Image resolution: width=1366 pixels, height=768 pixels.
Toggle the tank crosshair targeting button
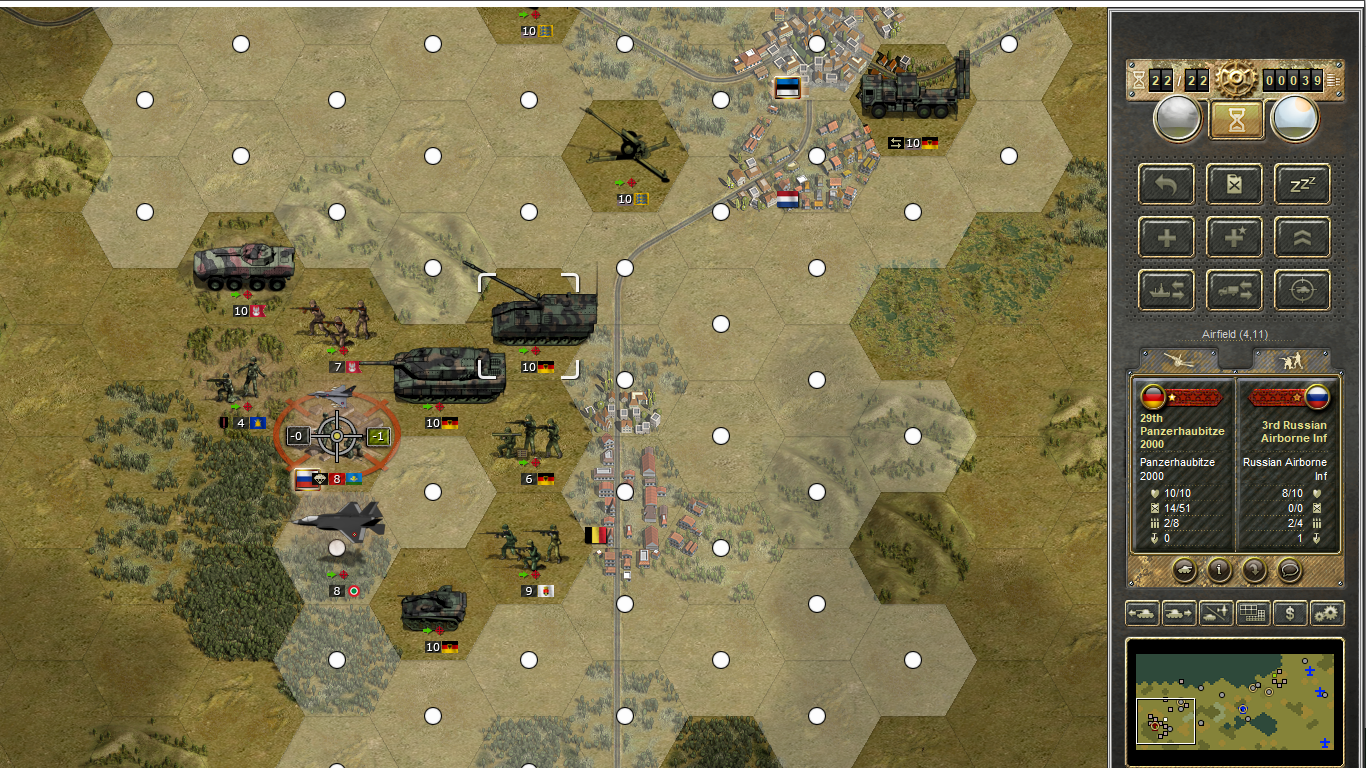point(1302,290)
